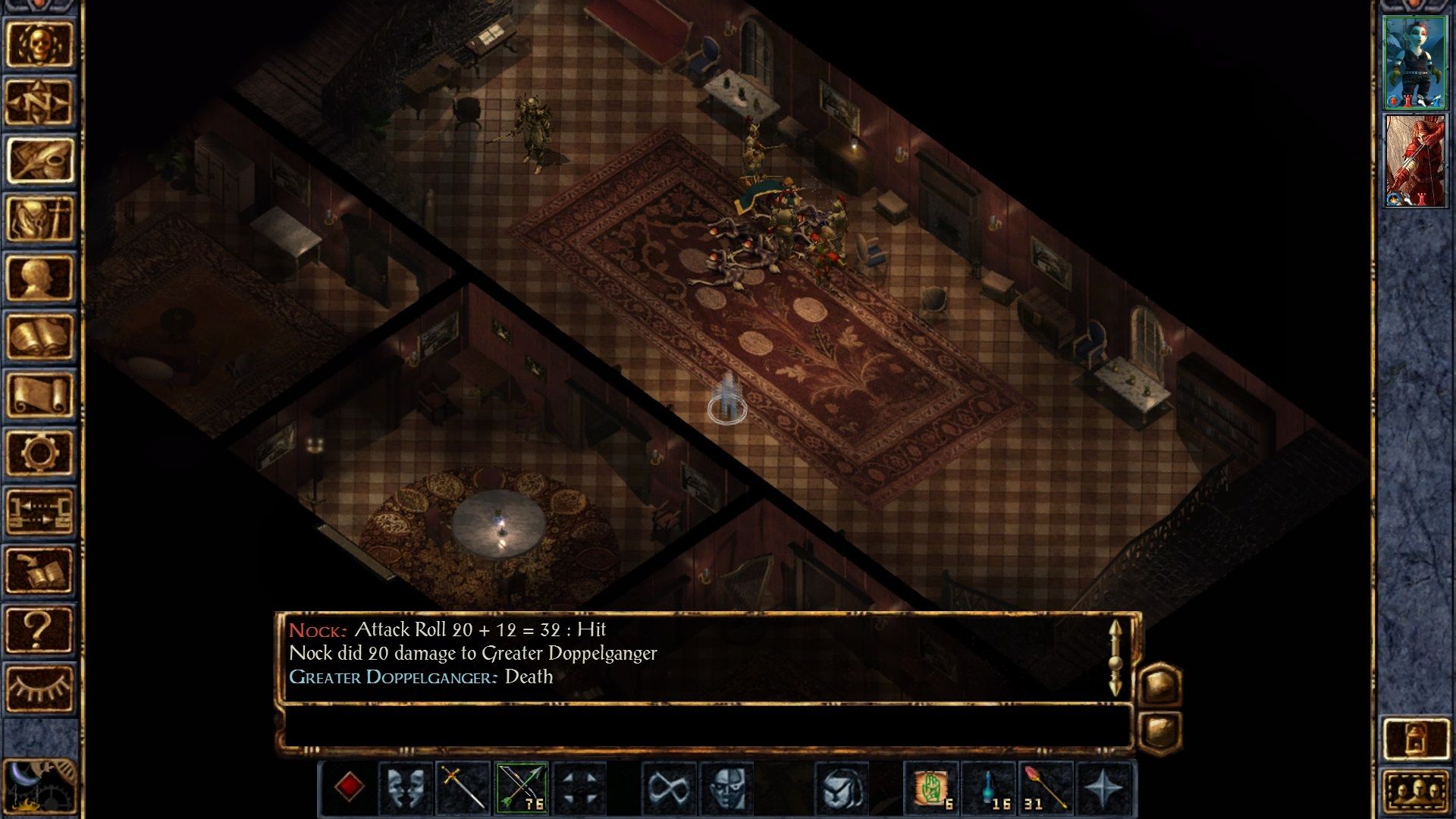The image size is (1456, 819).
Task: Open the mage spellbook icon
Action: [x=39, y=336]
